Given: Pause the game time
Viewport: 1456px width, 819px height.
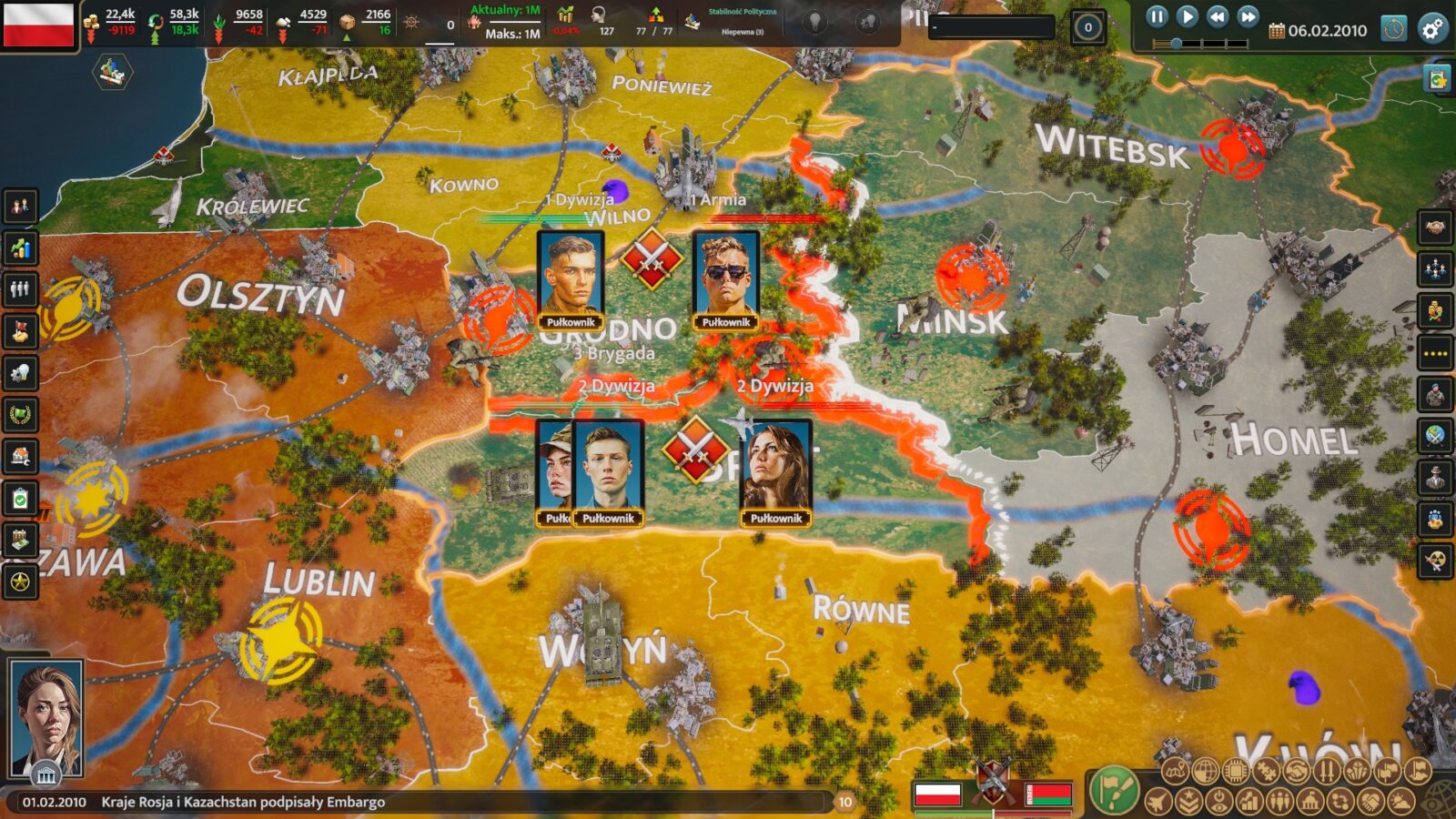Looking at the screenshot, I should click(1156, 16).
